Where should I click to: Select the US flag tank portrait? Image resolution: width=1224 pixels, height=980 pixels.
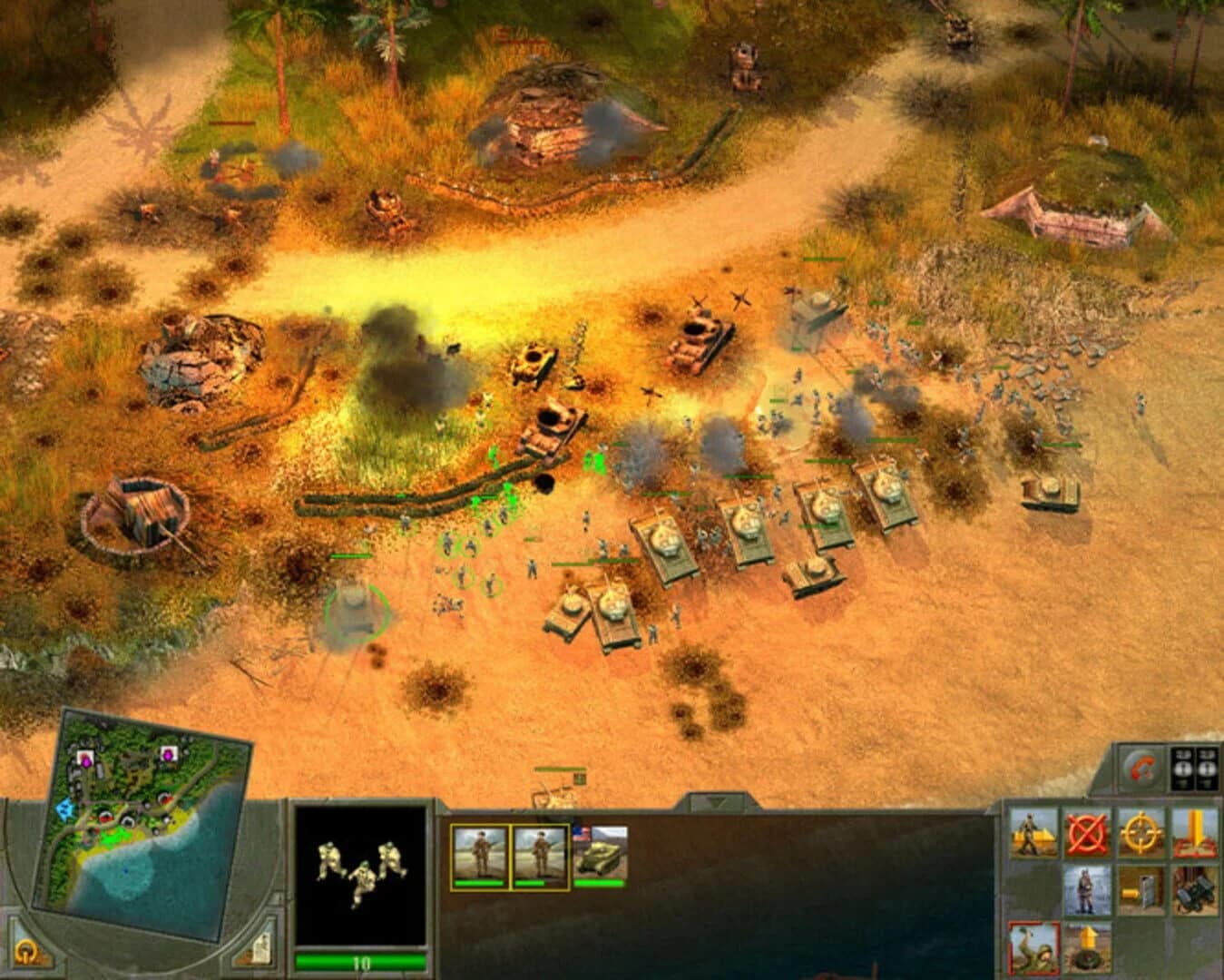tap(599, 855)
